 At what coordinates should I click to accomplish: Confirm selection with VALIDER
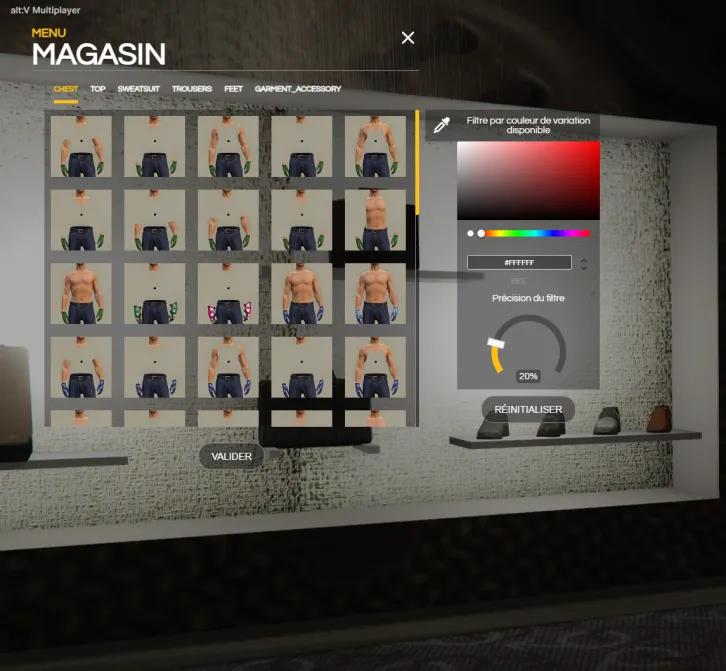pos(231,456)
